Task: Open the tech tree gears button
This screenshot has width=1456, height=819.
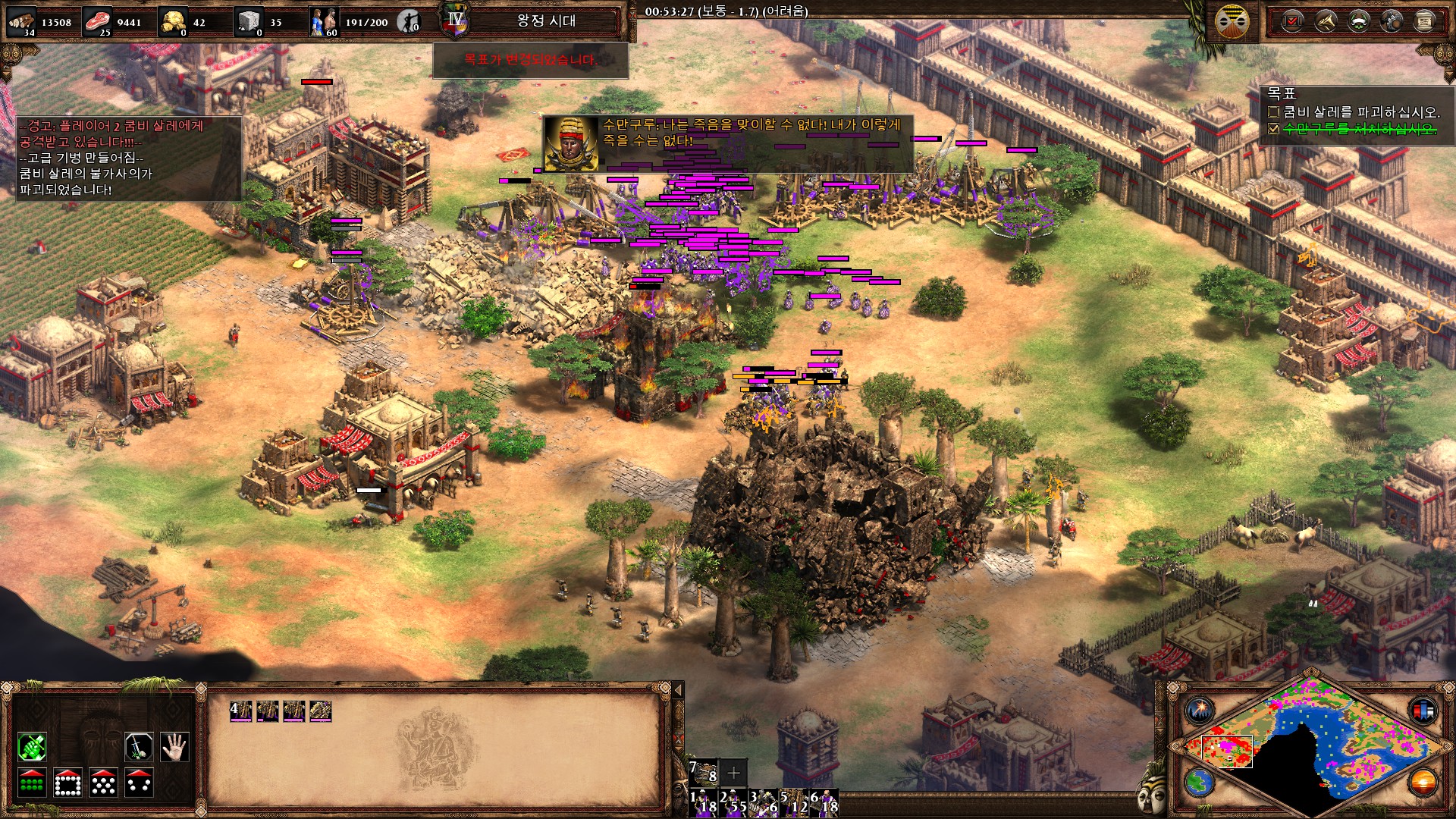Action: tap(1392, 21)
